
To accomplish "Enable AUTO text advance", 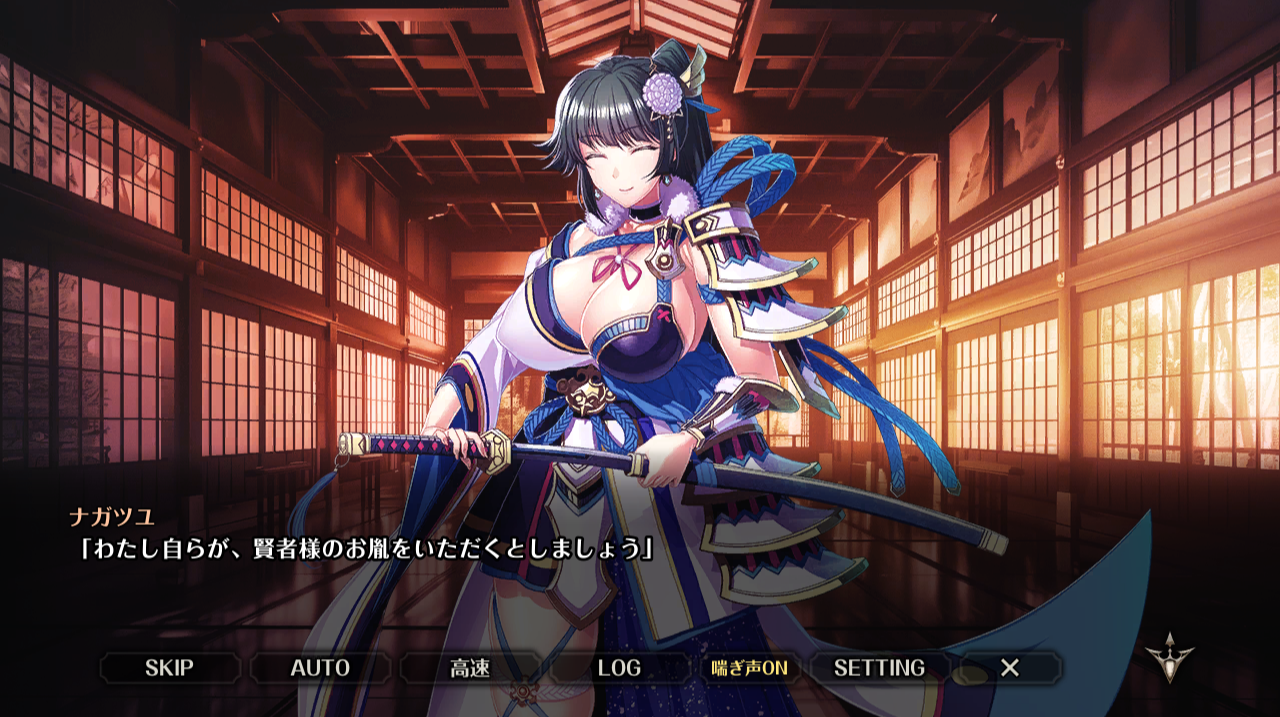I will tap(320, 668).
